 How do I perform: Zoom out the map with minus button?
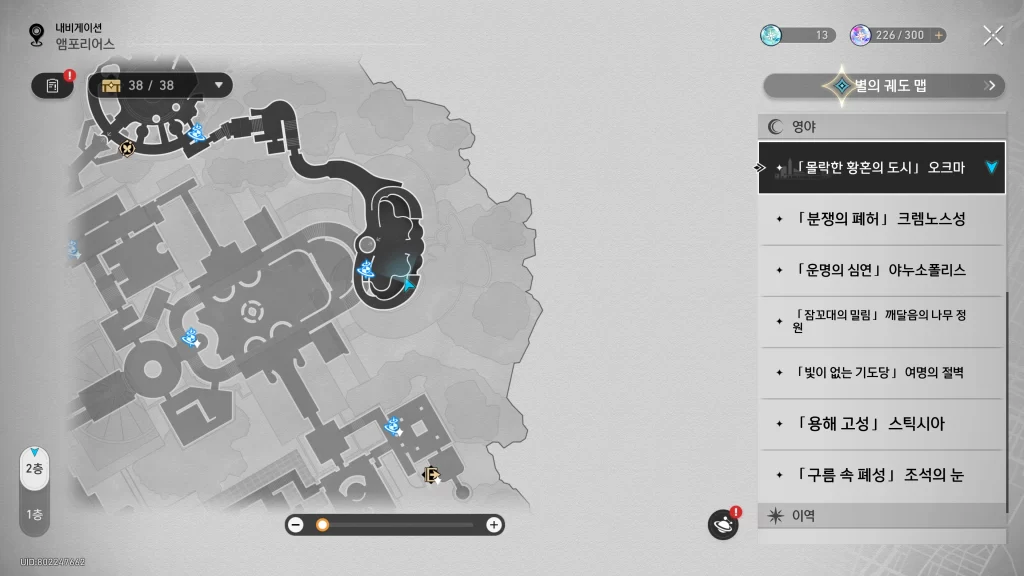point(296,525)
